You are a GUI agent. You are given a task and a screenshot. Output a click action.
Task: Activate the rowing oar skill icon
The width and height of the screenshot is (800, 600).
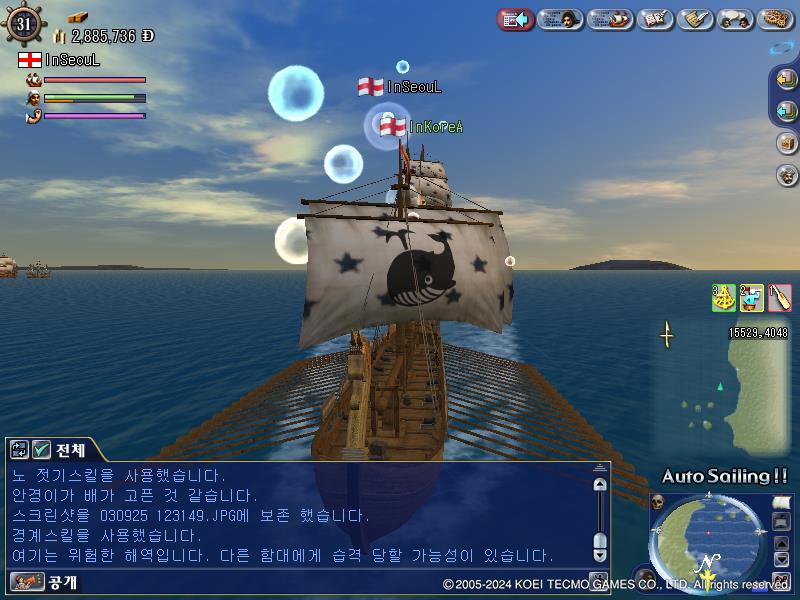click(779, 297)
